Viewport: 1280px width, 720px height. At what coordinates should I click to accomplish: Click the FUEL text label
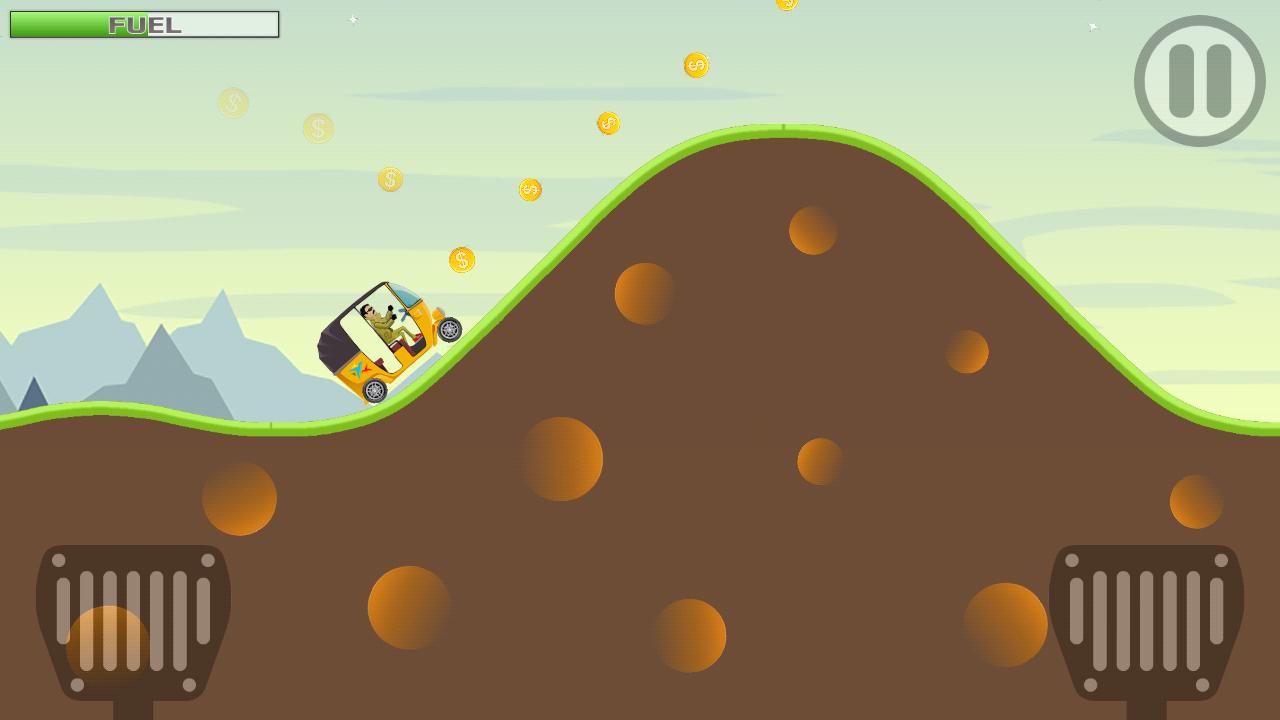pos(143,24)
